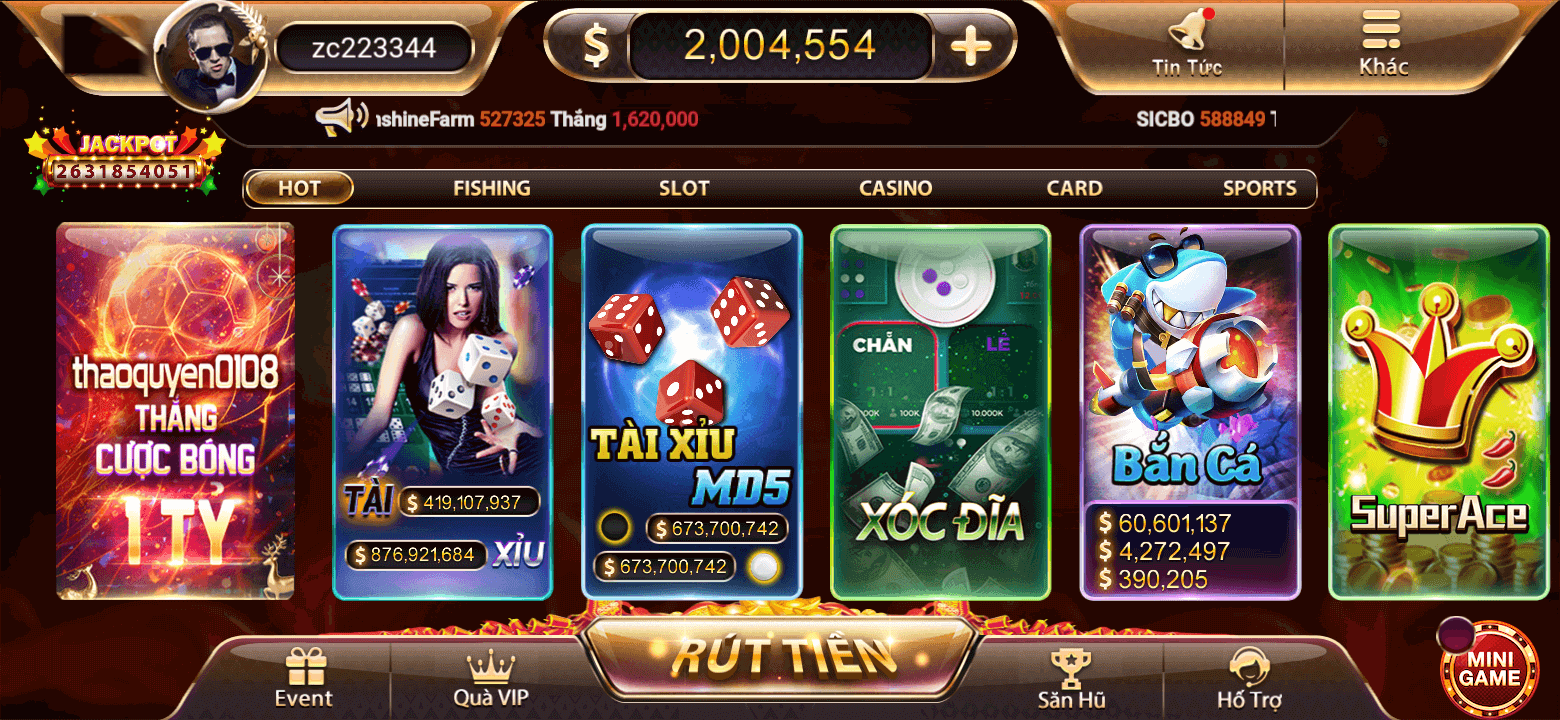Switch to the CASINO tab
The height and width of the screenshot is (720, 1560).
pyautogui.click(x=895, y=188)
